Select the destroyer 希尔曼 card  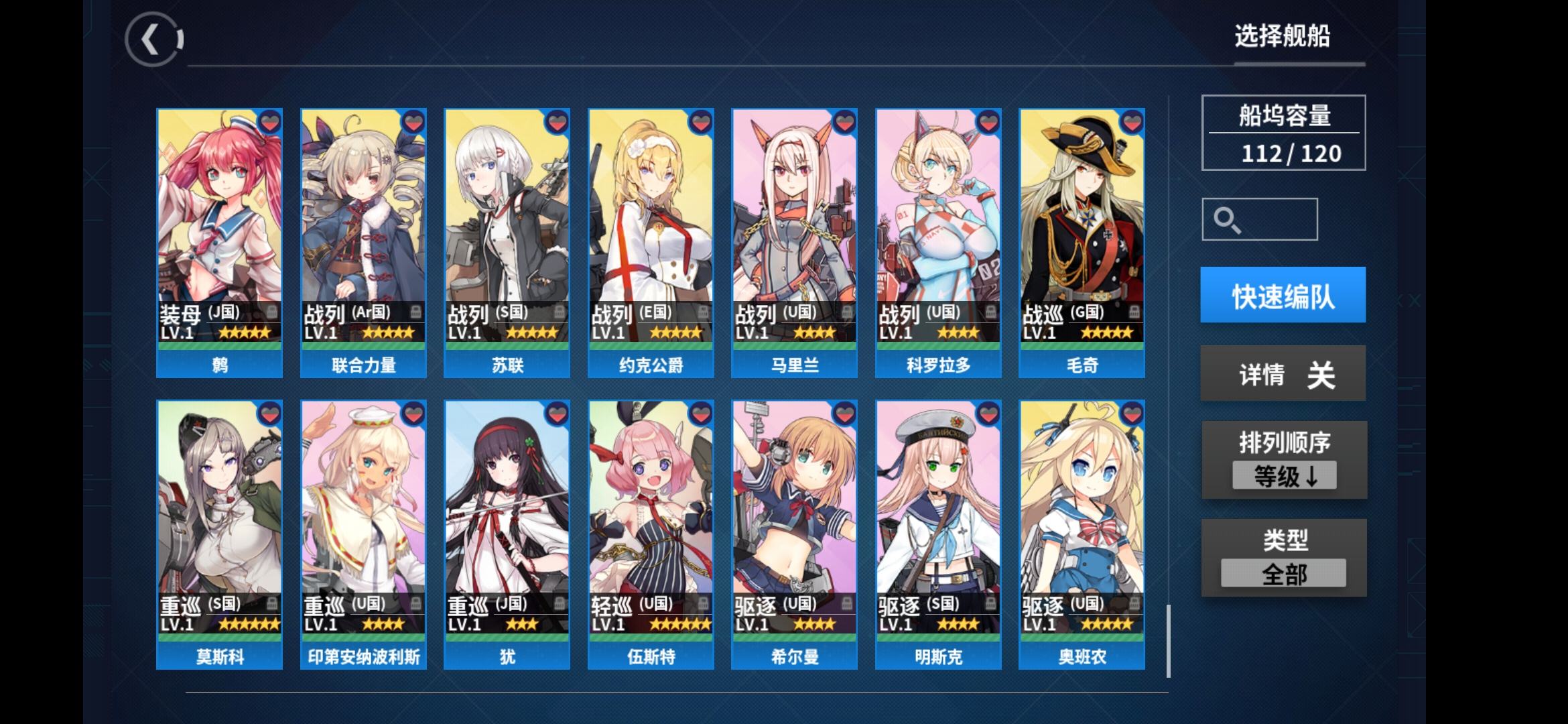(794, 534)
